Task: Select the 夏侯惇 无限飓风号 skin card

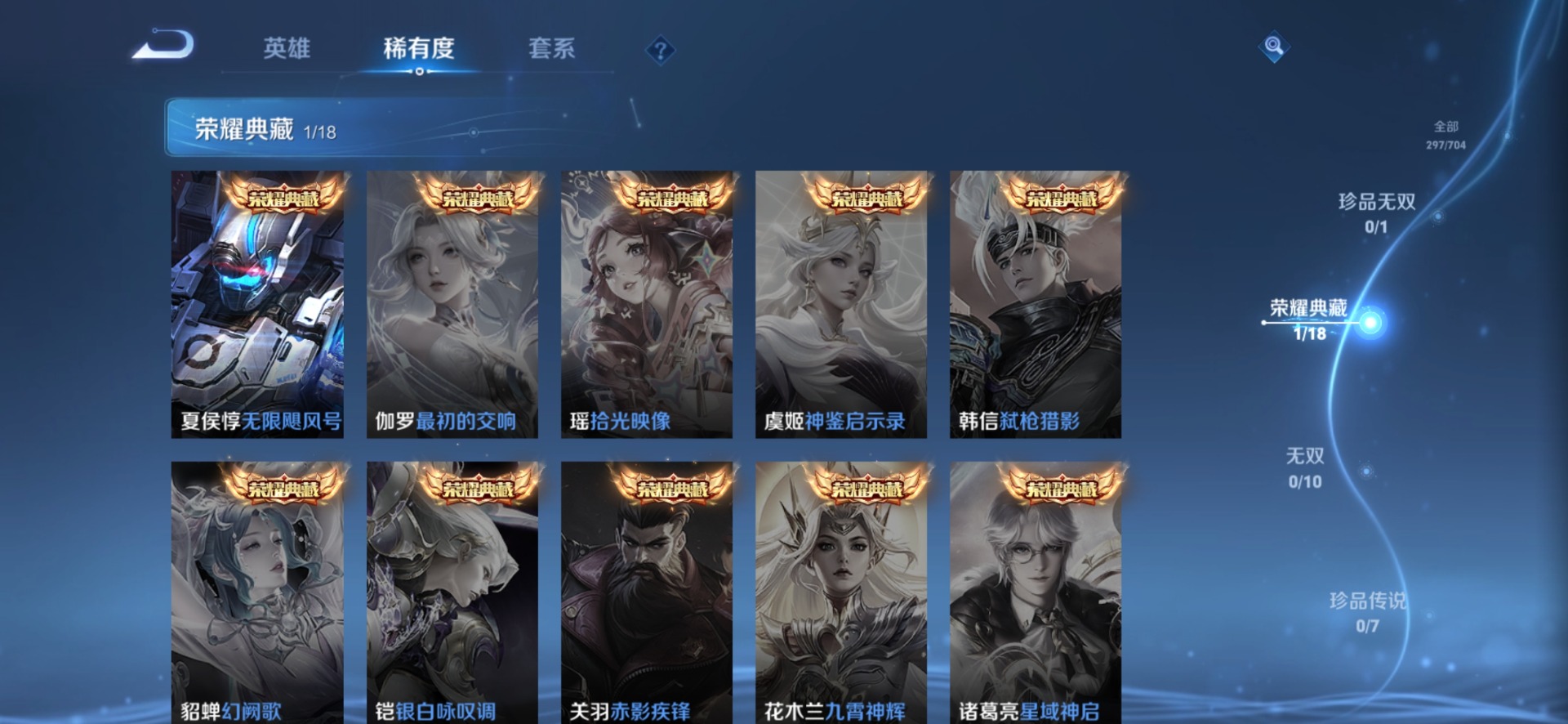Action: tap(257, 304)
